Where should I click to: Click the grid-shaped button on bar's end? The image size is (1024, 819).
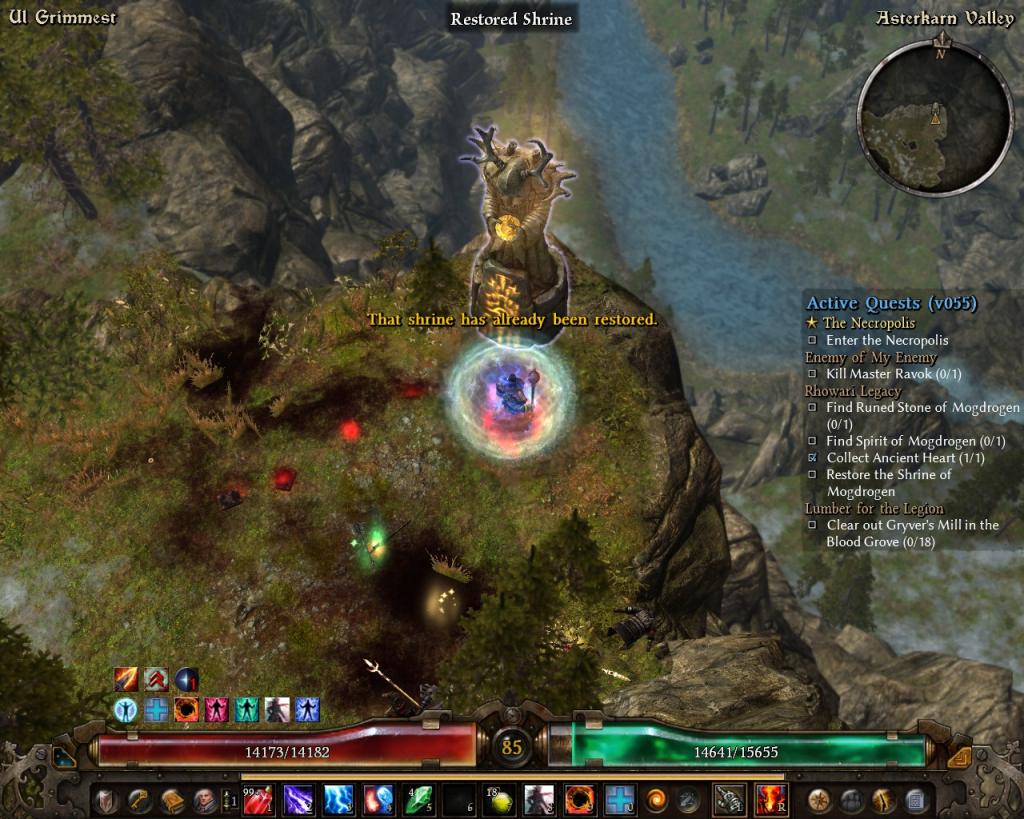916,799
